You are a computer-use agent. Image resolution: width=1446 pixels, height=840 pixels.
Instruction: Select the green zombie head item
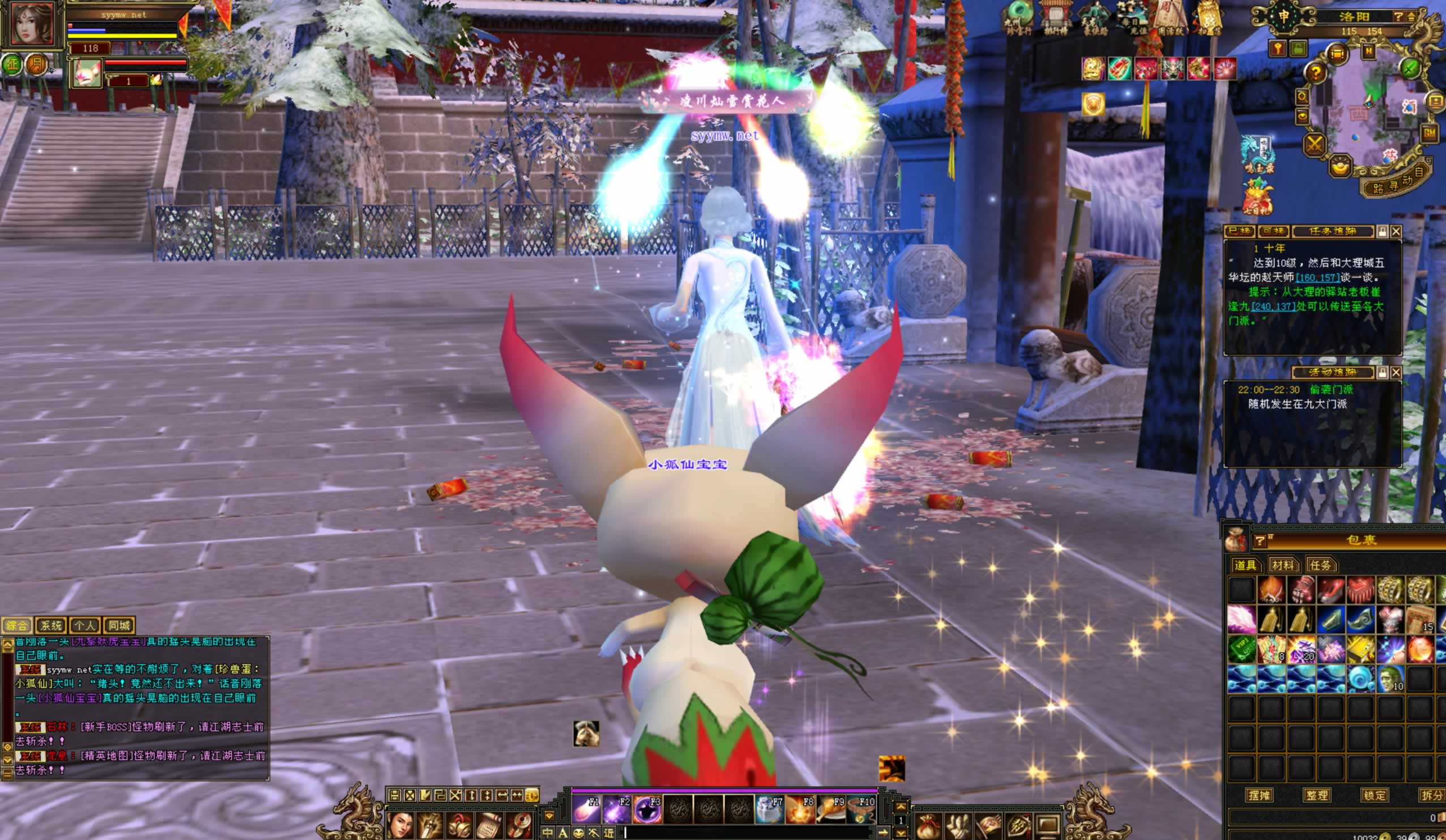(x=1390, y=678)
